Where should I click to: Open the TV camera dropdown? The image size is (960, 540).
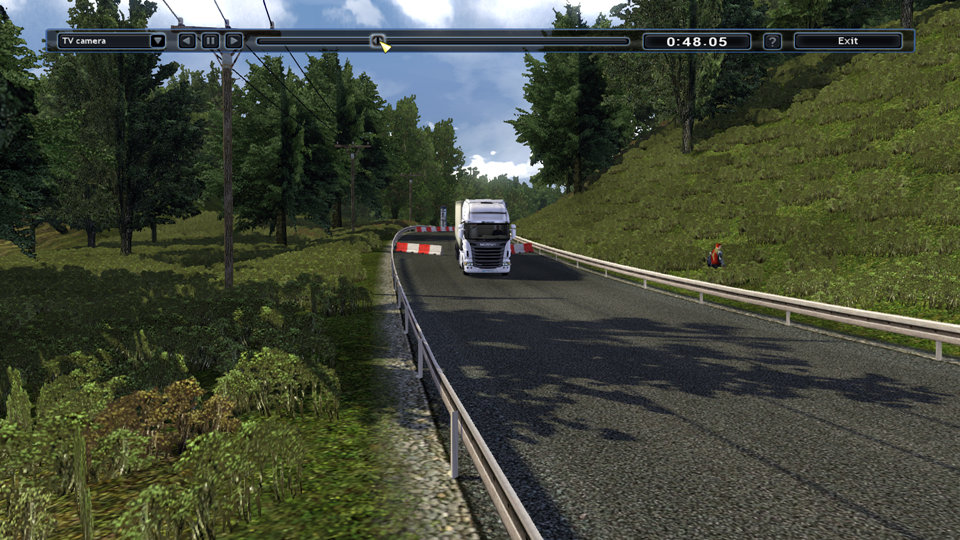[x=158, y=41]
